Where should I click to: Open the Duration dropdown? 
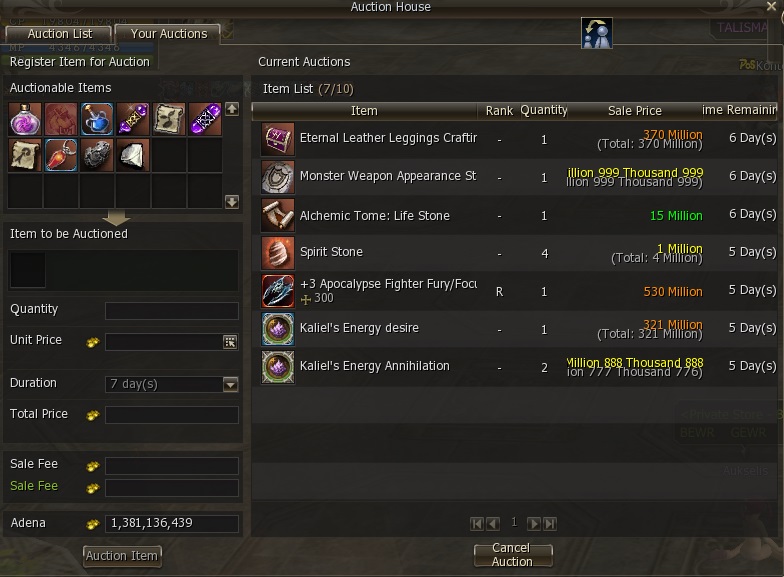point(231,384)
